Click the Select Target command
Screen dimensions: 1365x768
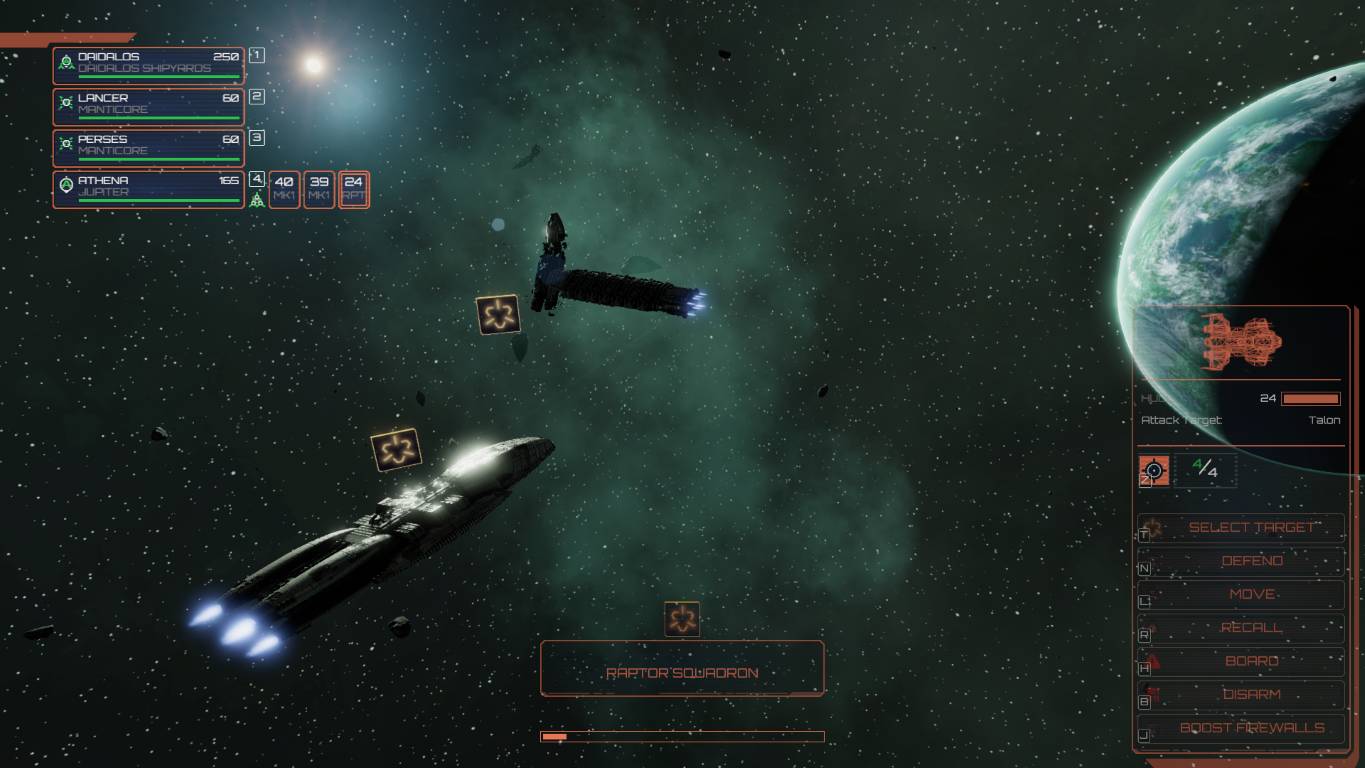point(1251,527)
